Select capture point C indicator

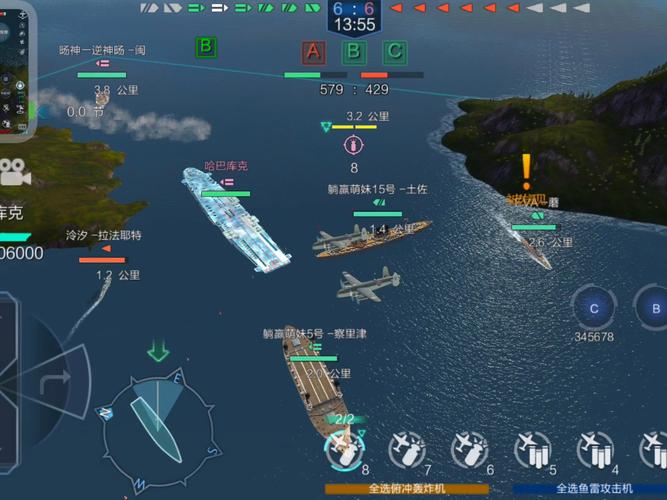pyautogui.click(x=395, y=52)
